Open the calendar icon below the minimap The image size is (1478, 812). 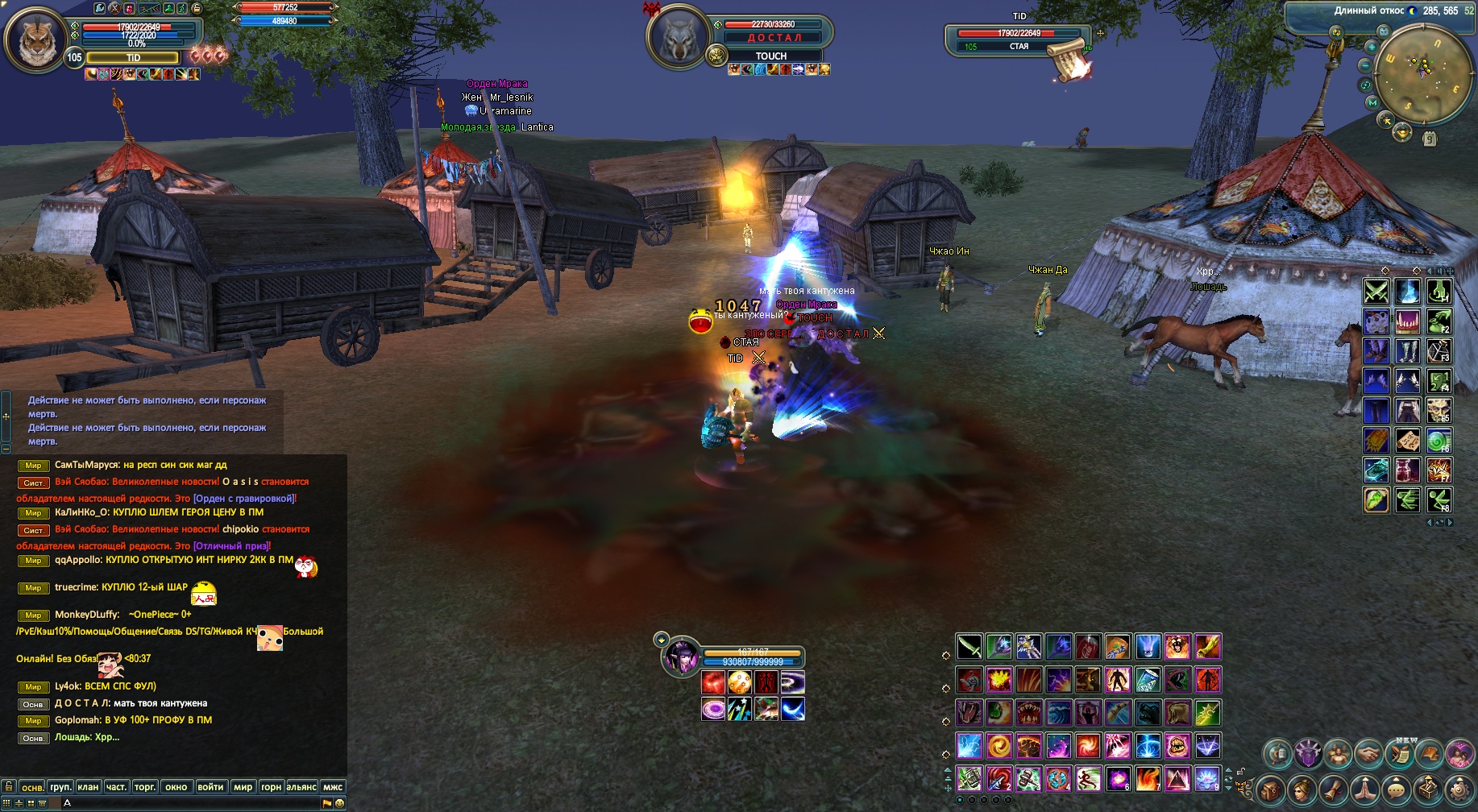[x=1430, y=139]
